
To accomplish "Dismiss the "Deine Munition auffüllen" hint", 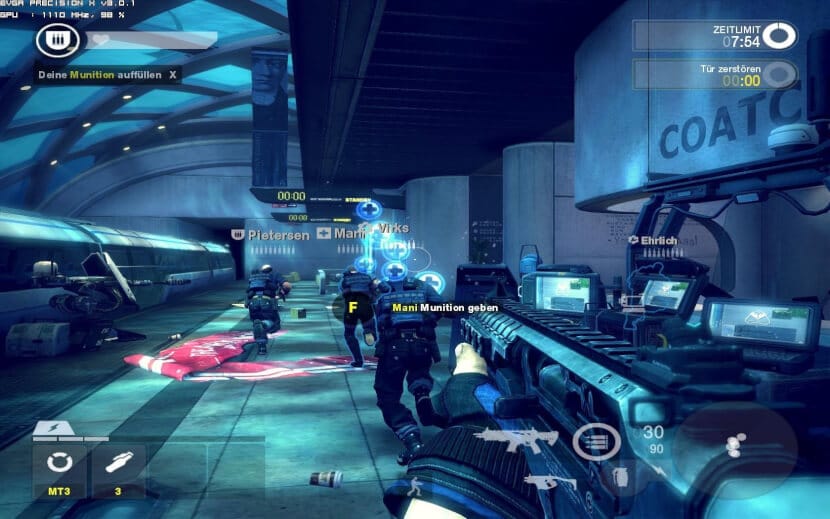I will tap(173, 74).
